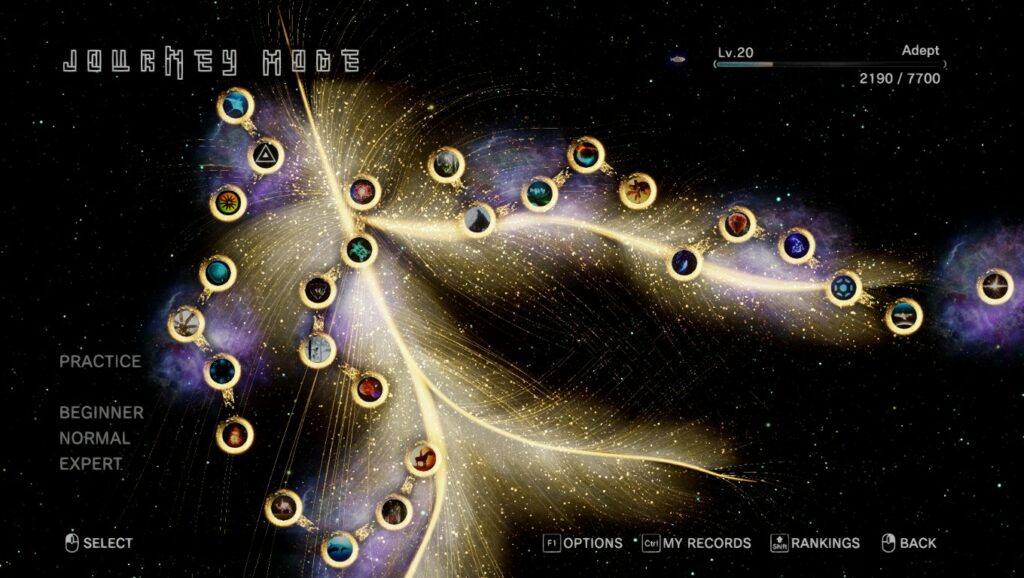Image resolution: width=1024 pixels, height=578 pixels.
Task: Select the manta ray stage node
Action: click(x=236, y=106)
